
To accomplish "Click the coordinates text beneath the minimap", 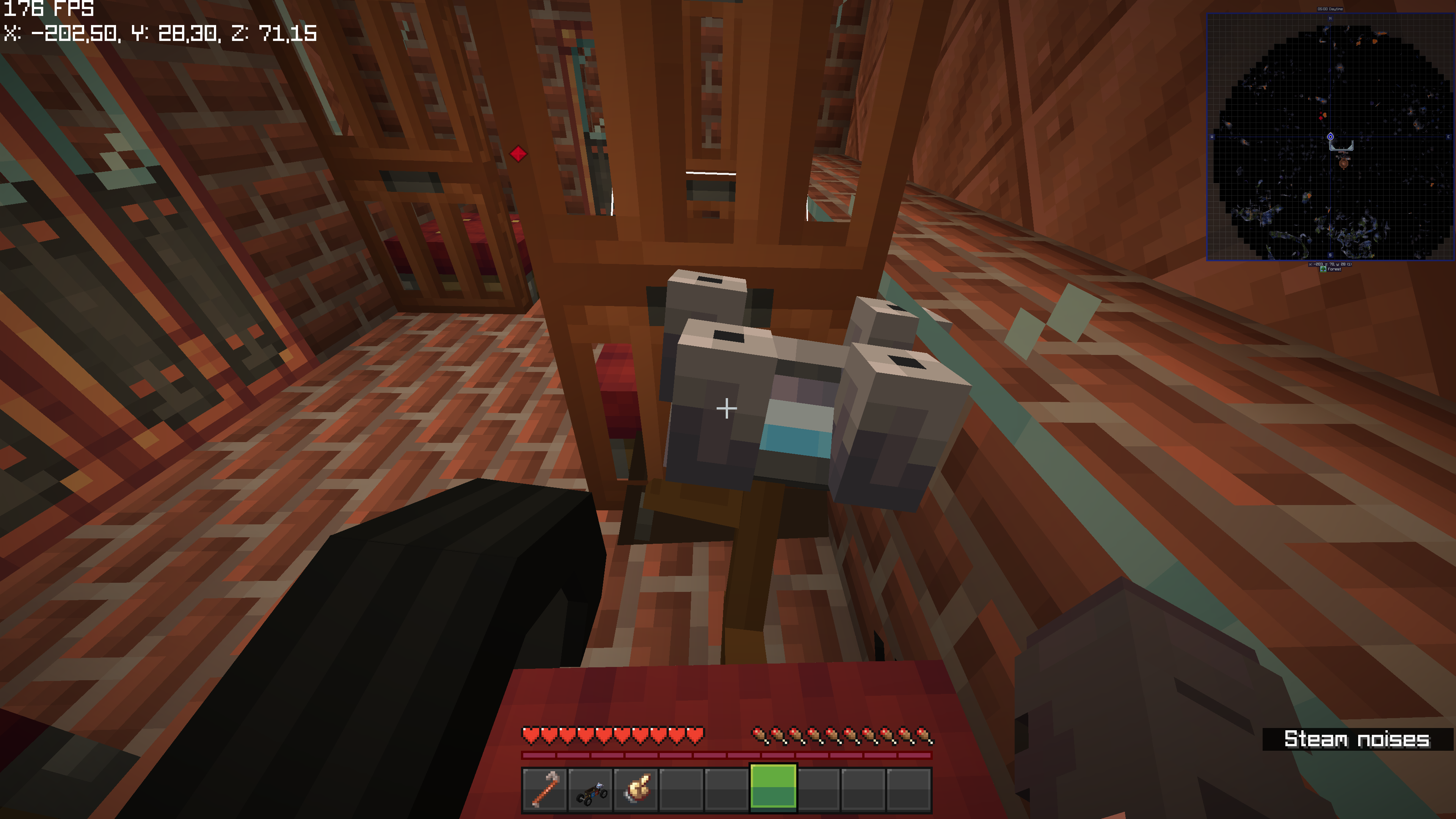I will coord(1330,264).
